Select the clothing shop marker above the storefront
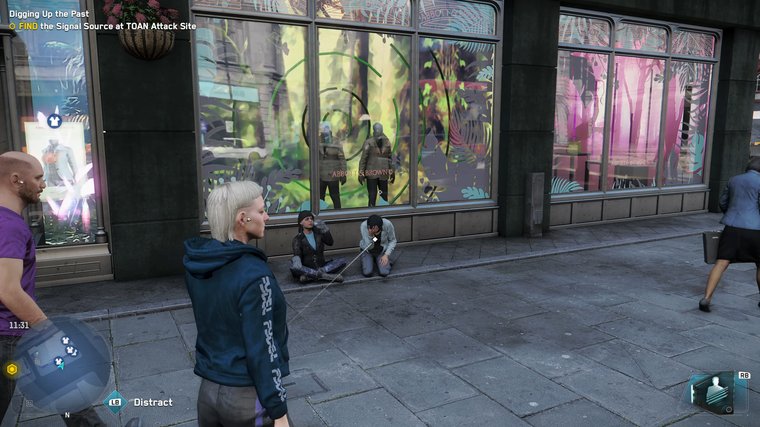The height and width of the screenshot is (427, 760). coord(54,121)
